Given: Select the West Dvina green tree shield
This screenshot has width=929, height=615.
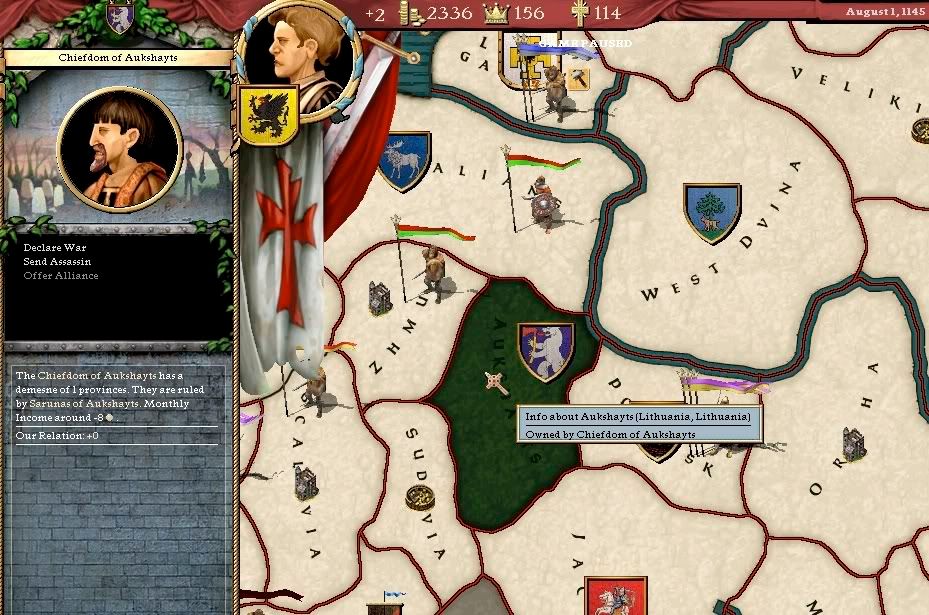Looking at the screenshot, I should point(711,212).
